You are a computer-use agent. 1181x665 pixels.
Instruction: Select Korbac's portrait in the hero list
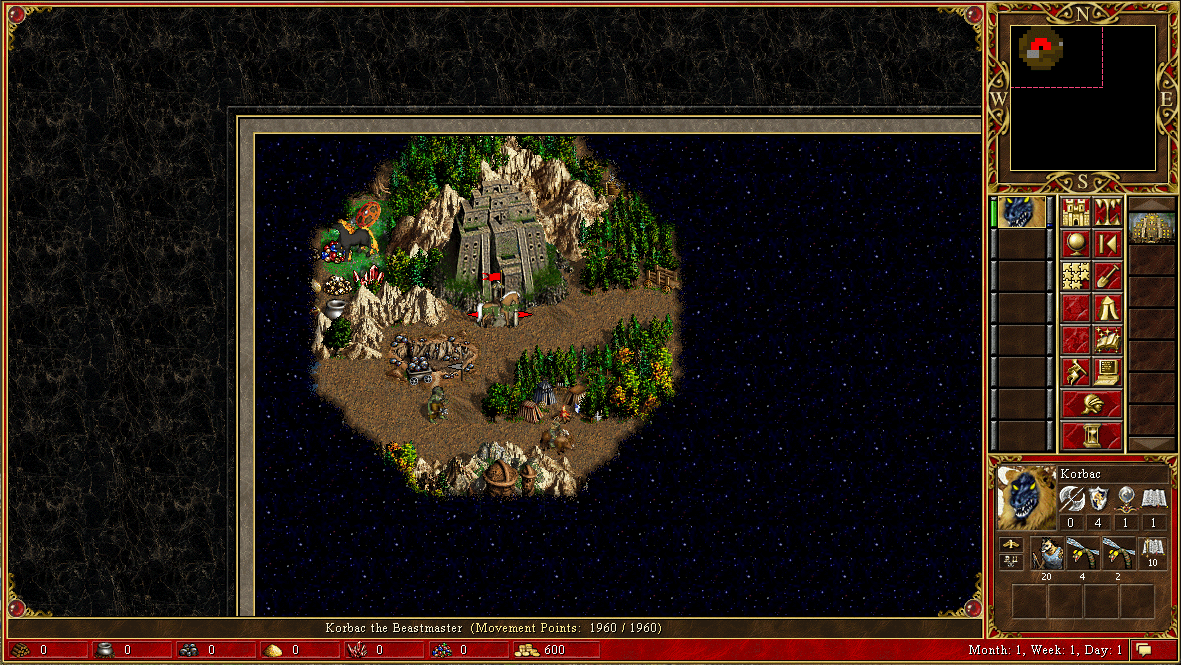1022,212
